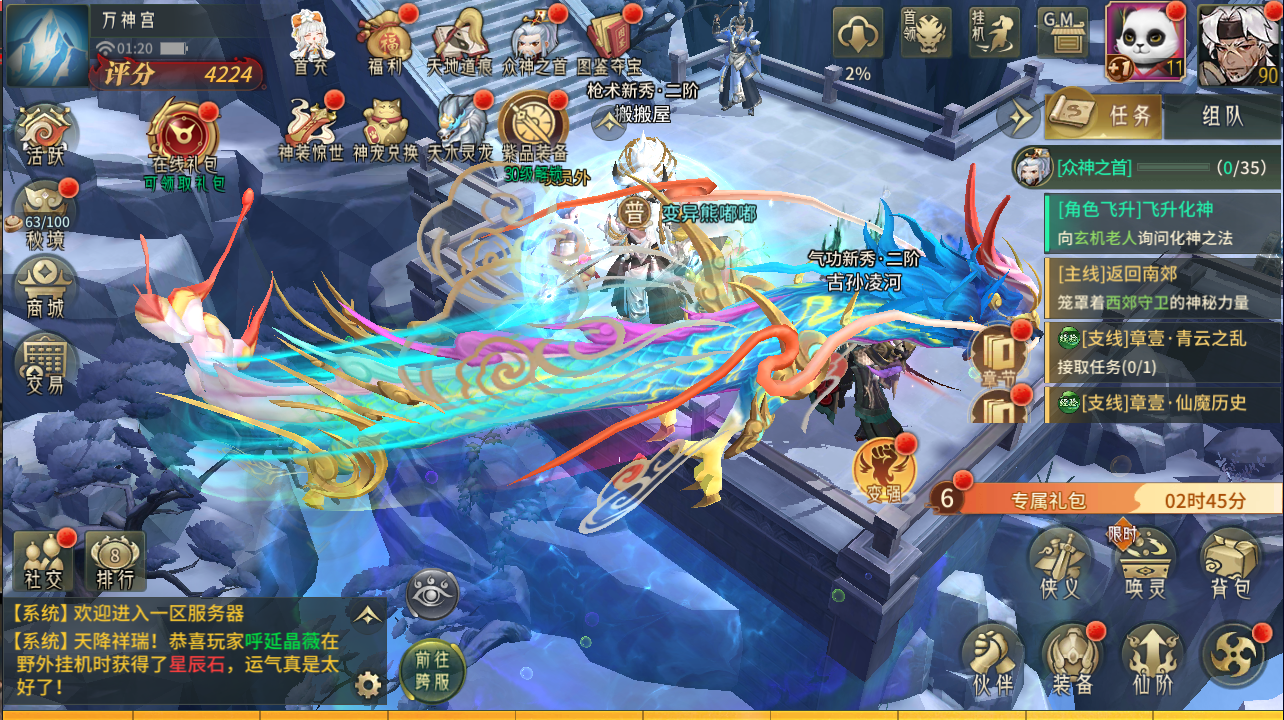1284x720 pixels.
Task: Open the 装备 equipment menu
Action: tap(1072, 660)
